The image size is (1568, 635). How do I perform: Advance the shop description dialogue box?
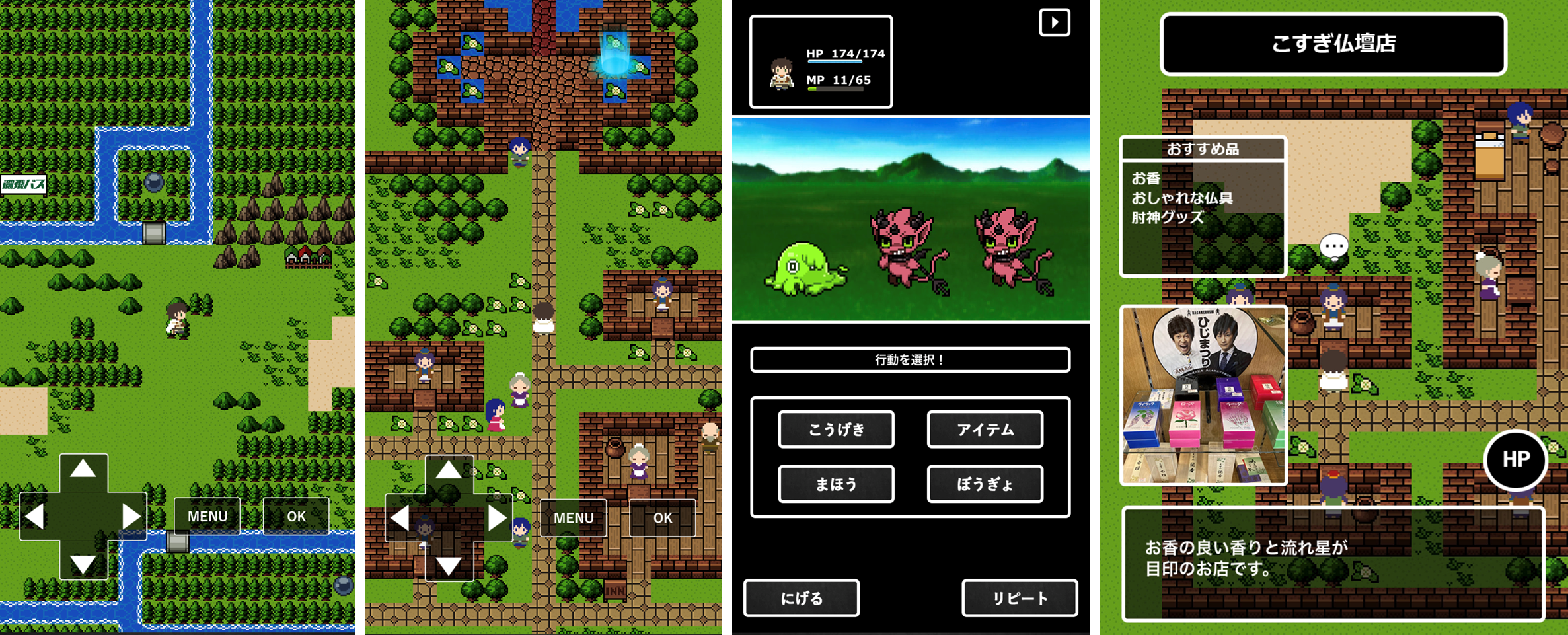[1333, 564]
